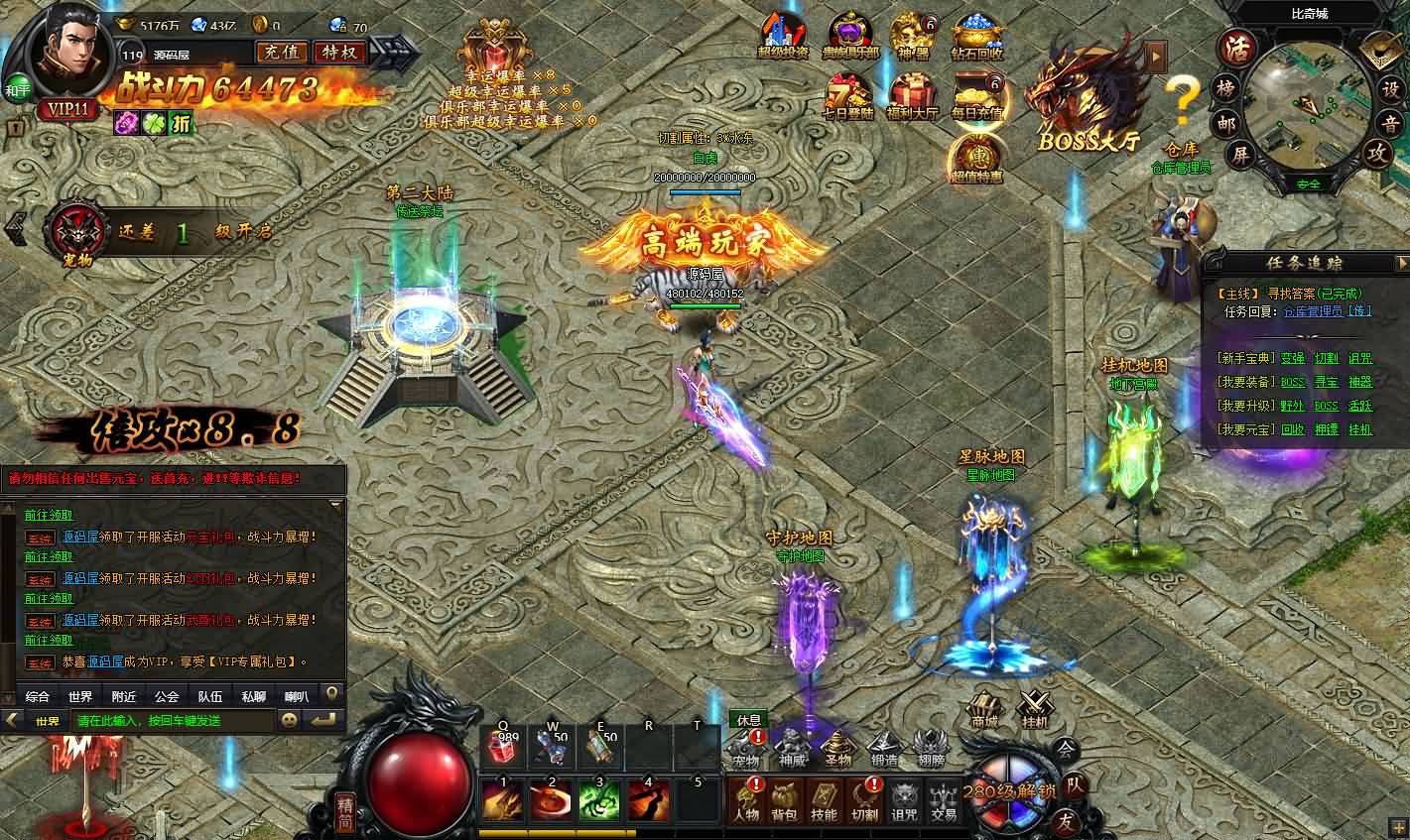This screenshot has width=1410, height=840.
Task: Click the 仓库管理员 [传] quest link
Action: (x=1325, y=310)
